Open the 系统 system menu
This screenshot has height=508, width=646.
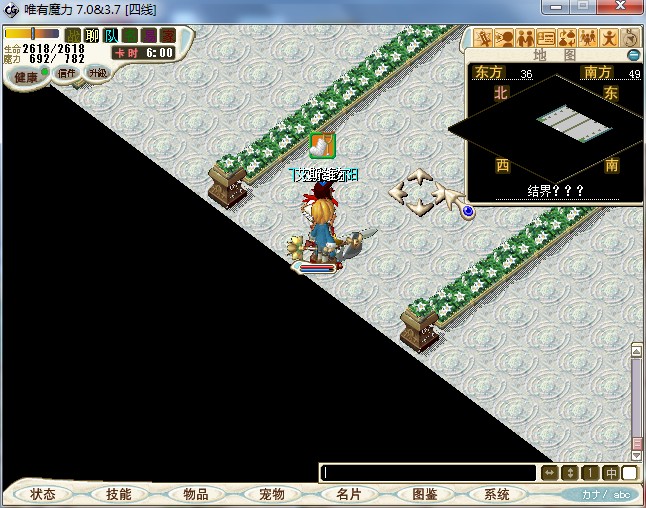click(x=497, y=494)
